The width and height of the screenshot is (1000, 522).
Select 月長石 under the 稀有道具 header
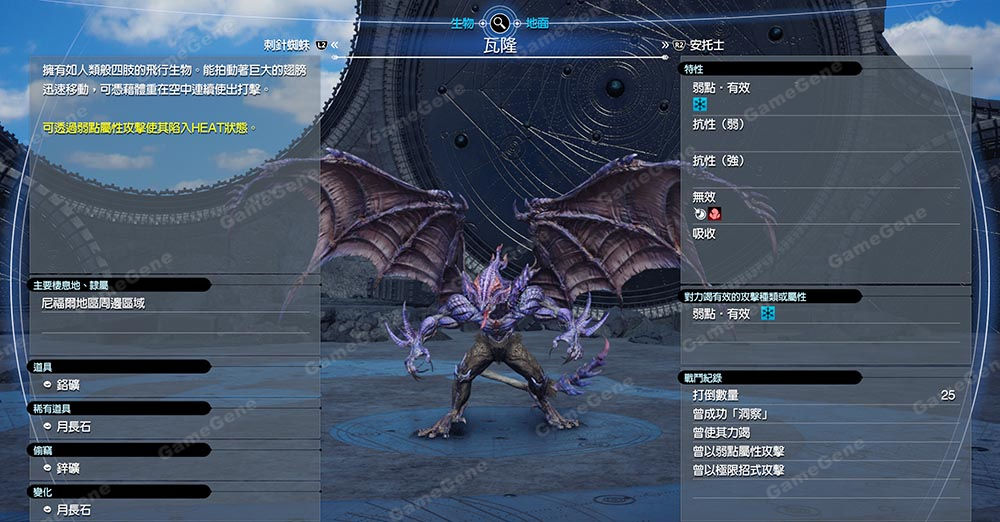[75, 427]
